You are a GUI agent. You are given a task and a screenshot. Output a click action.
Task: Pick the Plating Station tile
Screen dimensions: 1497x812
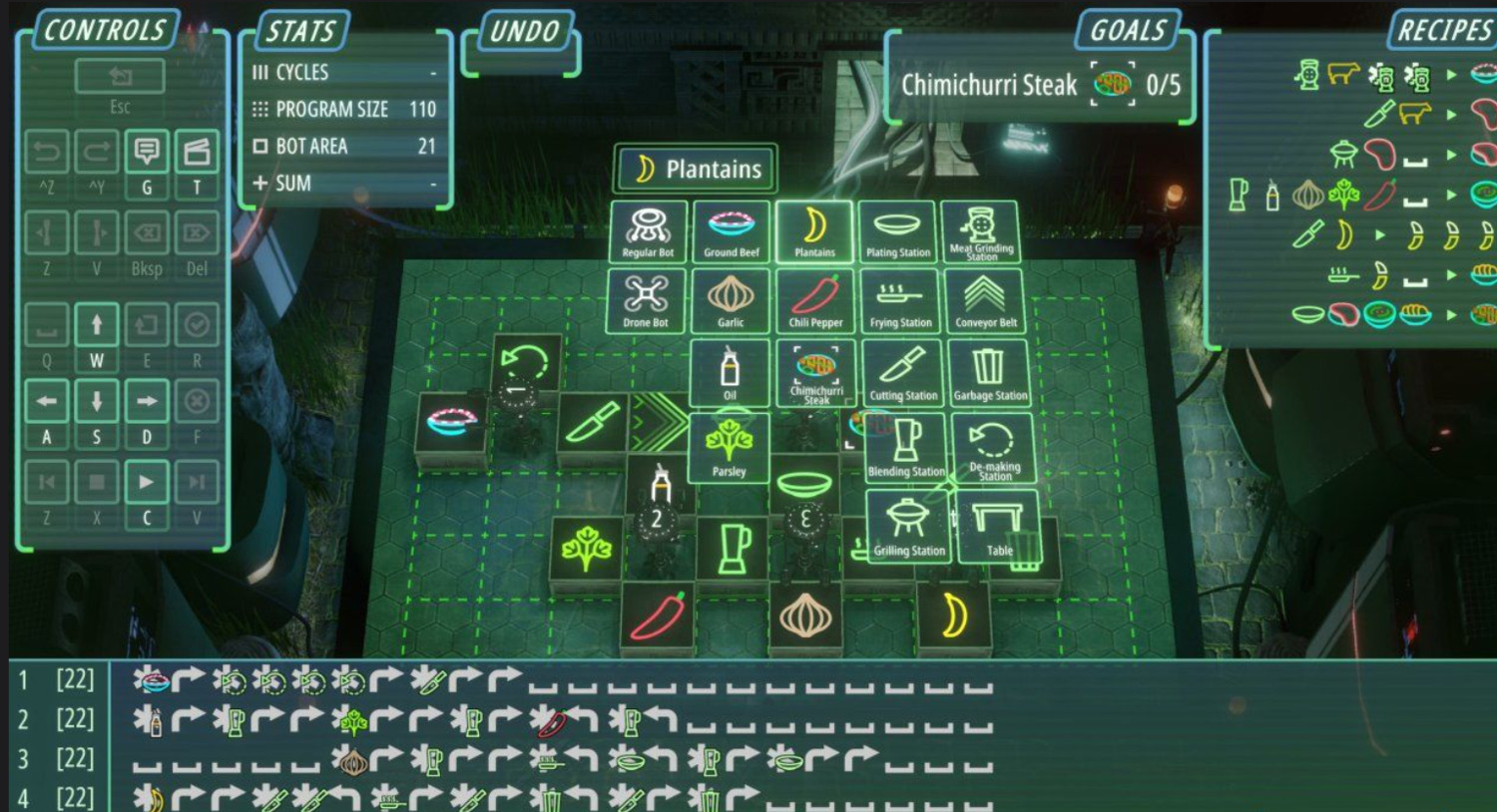click(x=897, y=231)
